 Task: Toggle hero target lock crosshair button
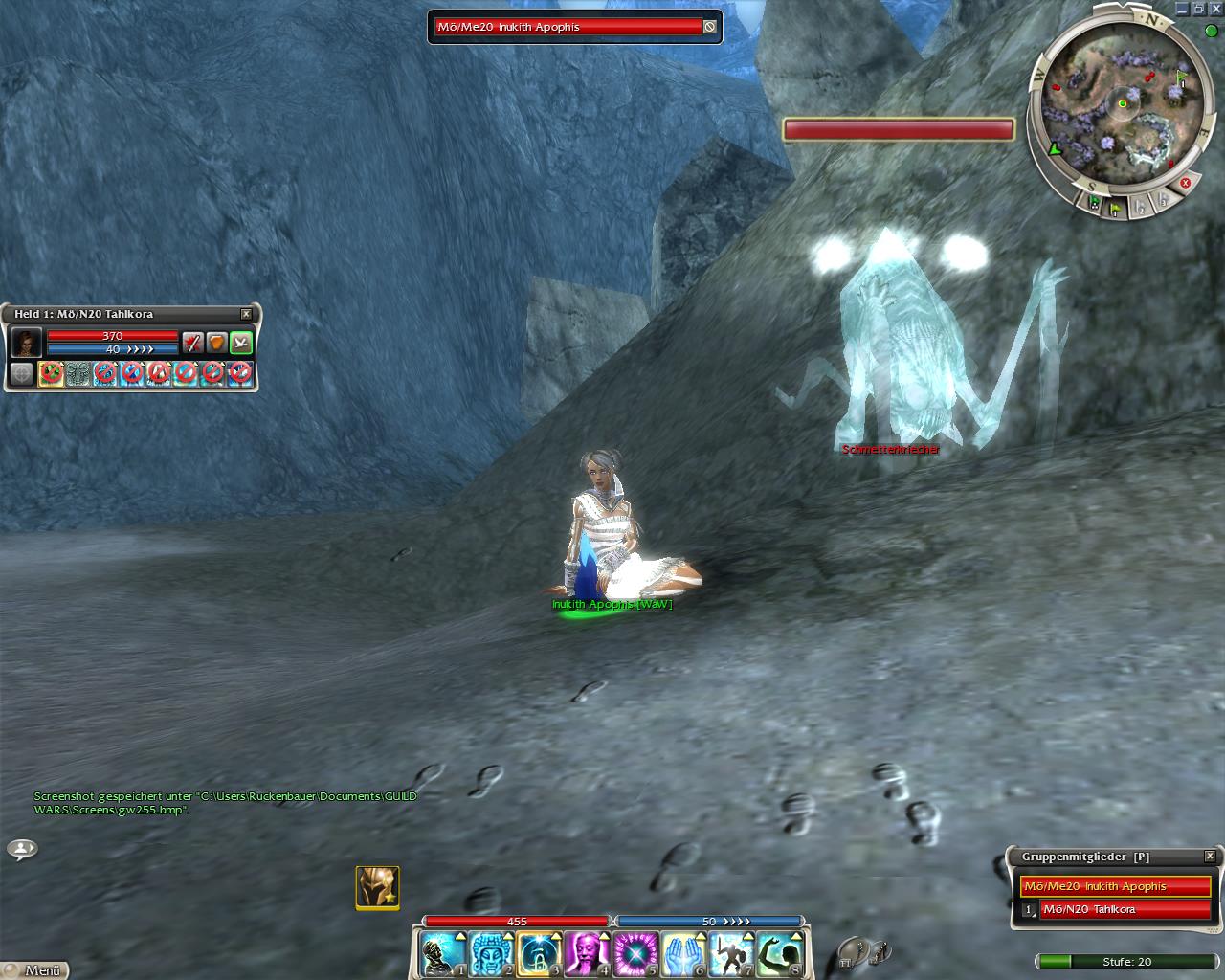21,373
